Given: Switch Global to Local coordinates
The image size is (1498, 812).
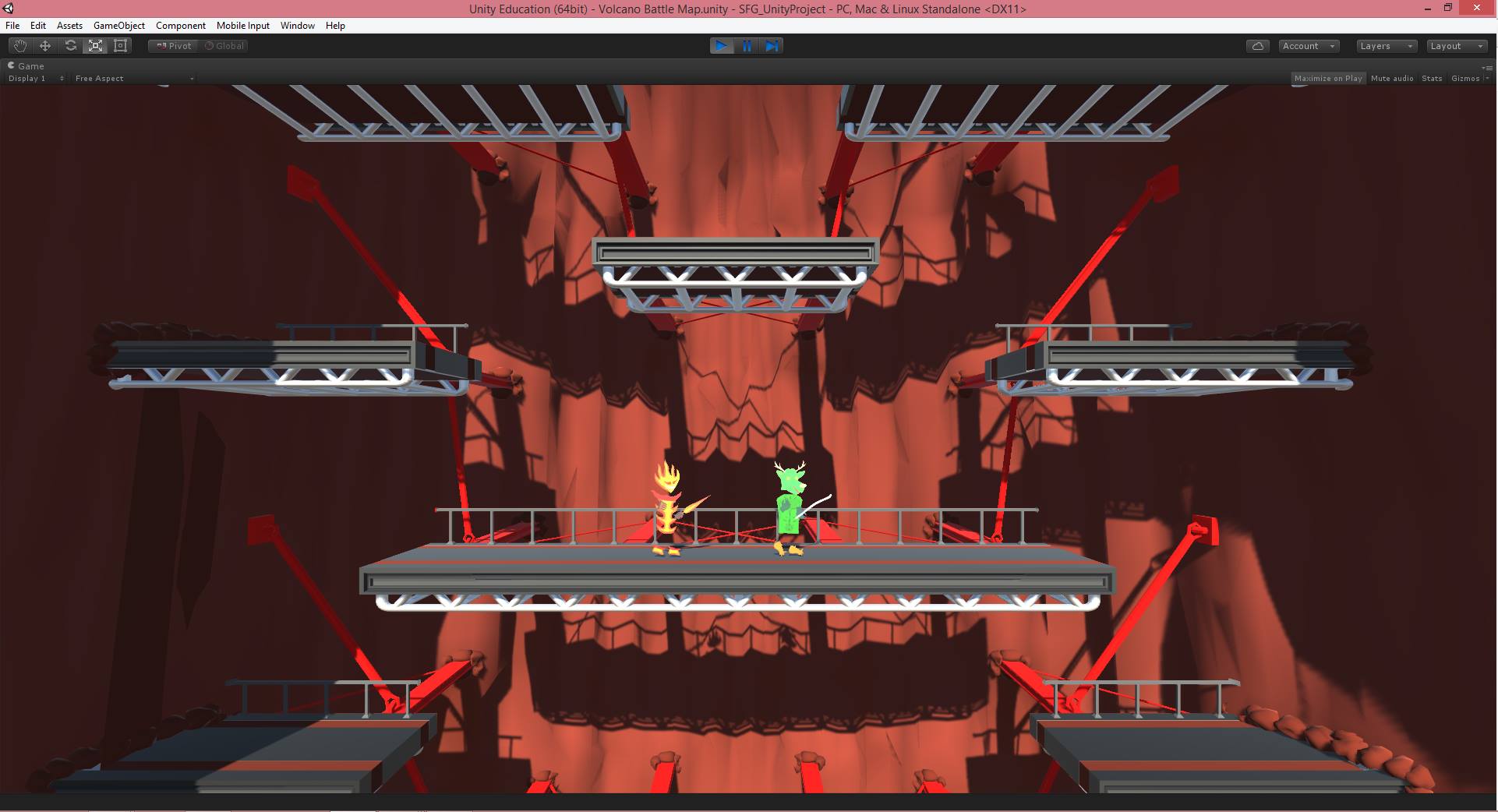Looking at the screenshot, I should pos(224,46).
